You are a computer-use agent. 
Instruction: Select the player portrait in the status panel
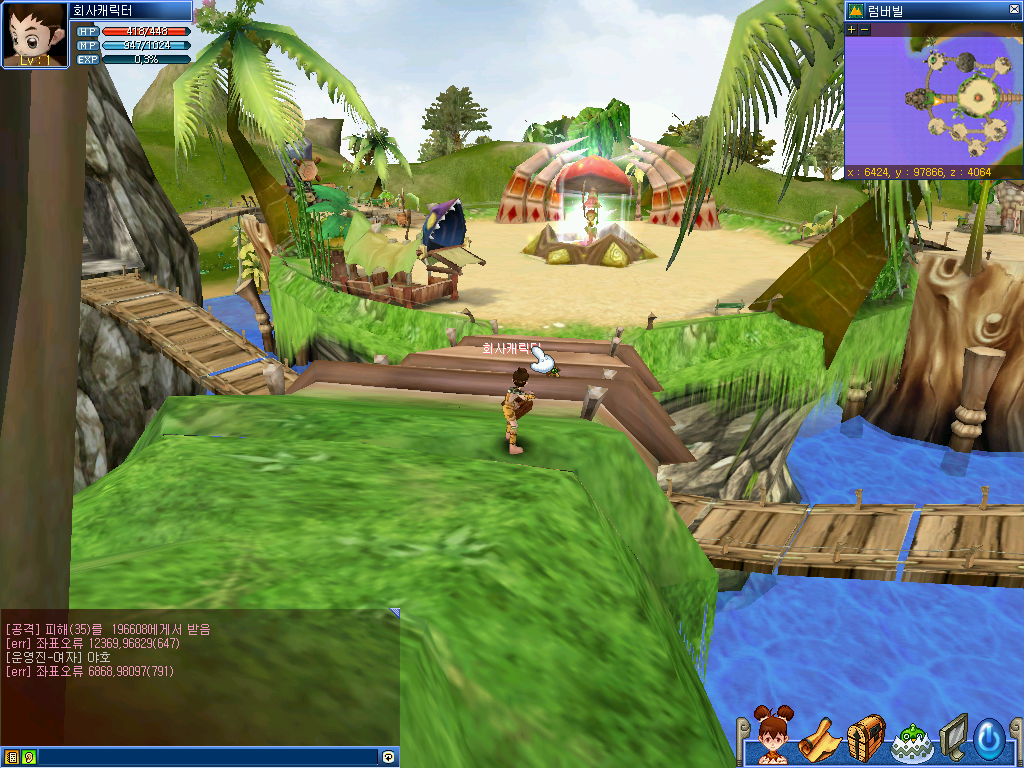35,35
